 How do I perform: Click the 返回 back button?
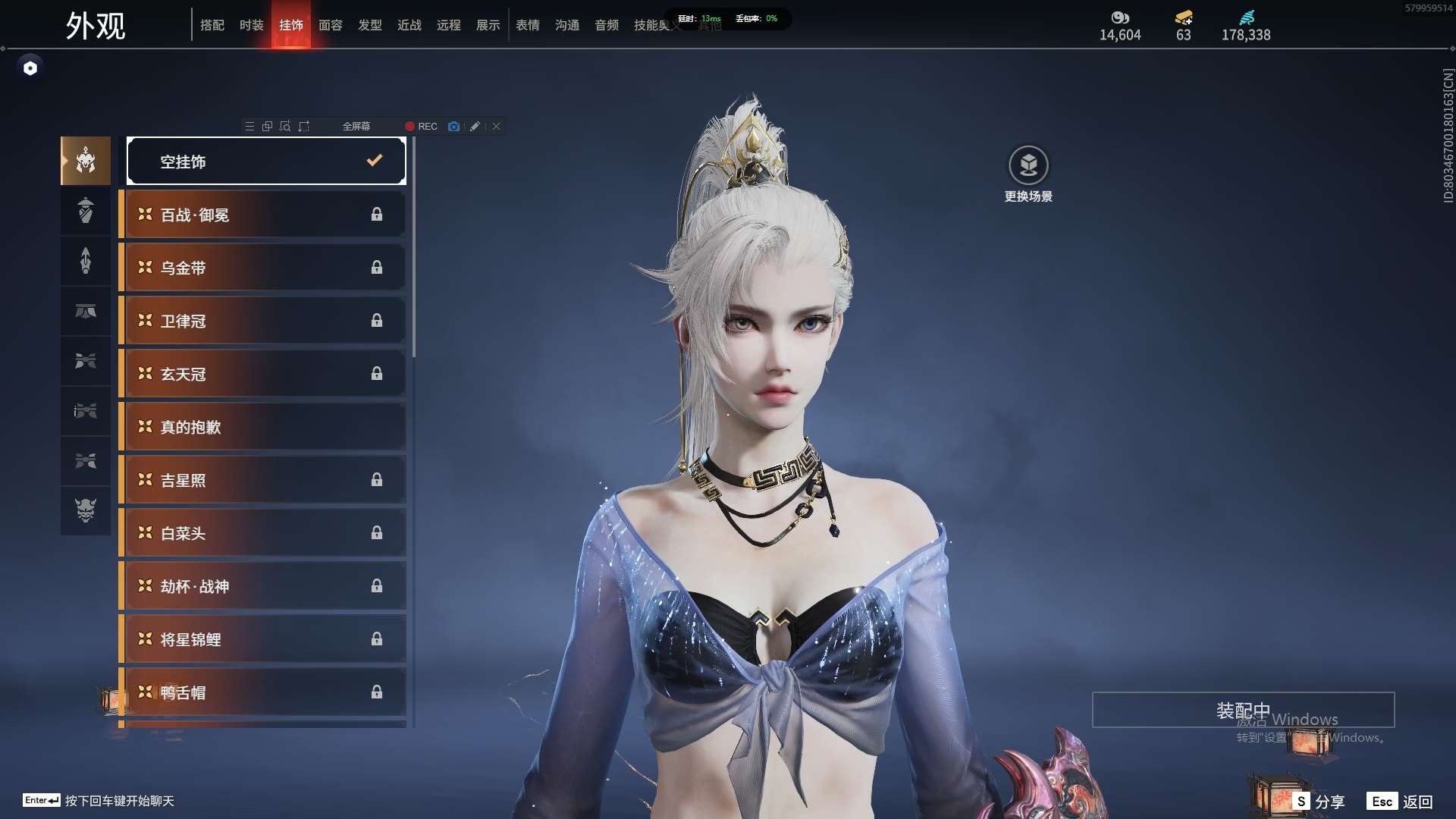[1401, 802]
